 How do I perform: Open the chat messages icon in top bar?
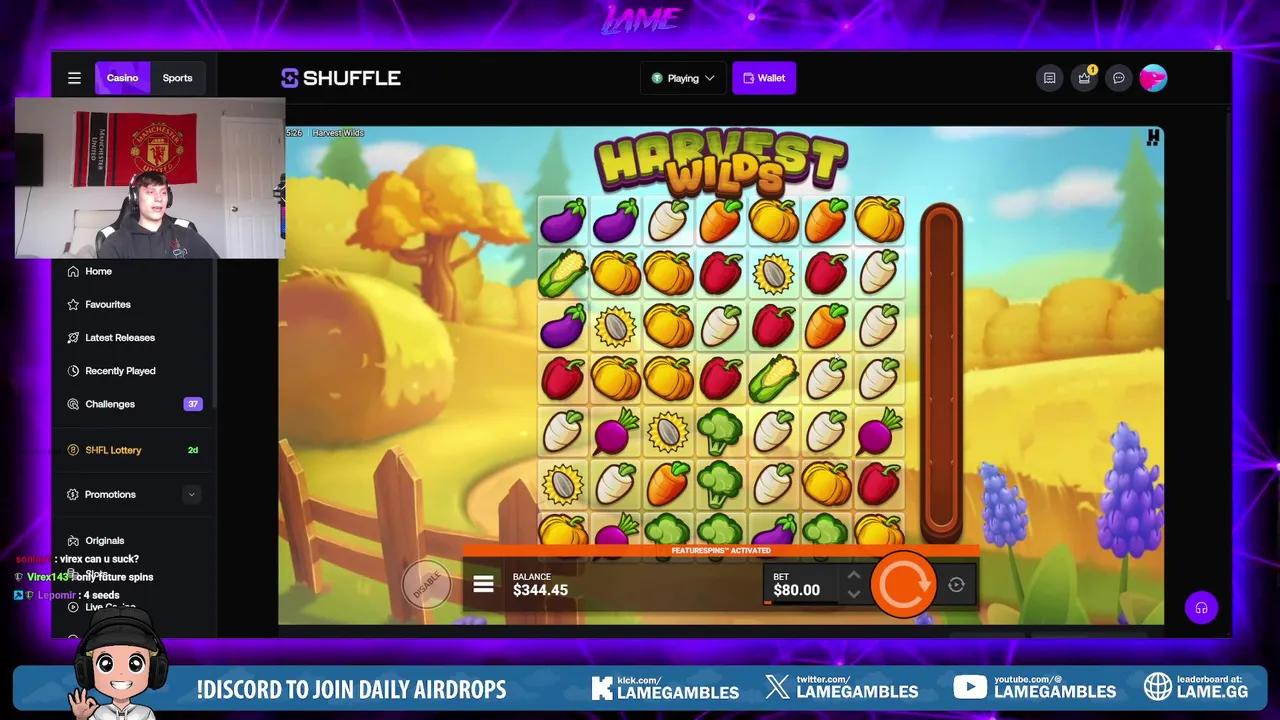1119,78
